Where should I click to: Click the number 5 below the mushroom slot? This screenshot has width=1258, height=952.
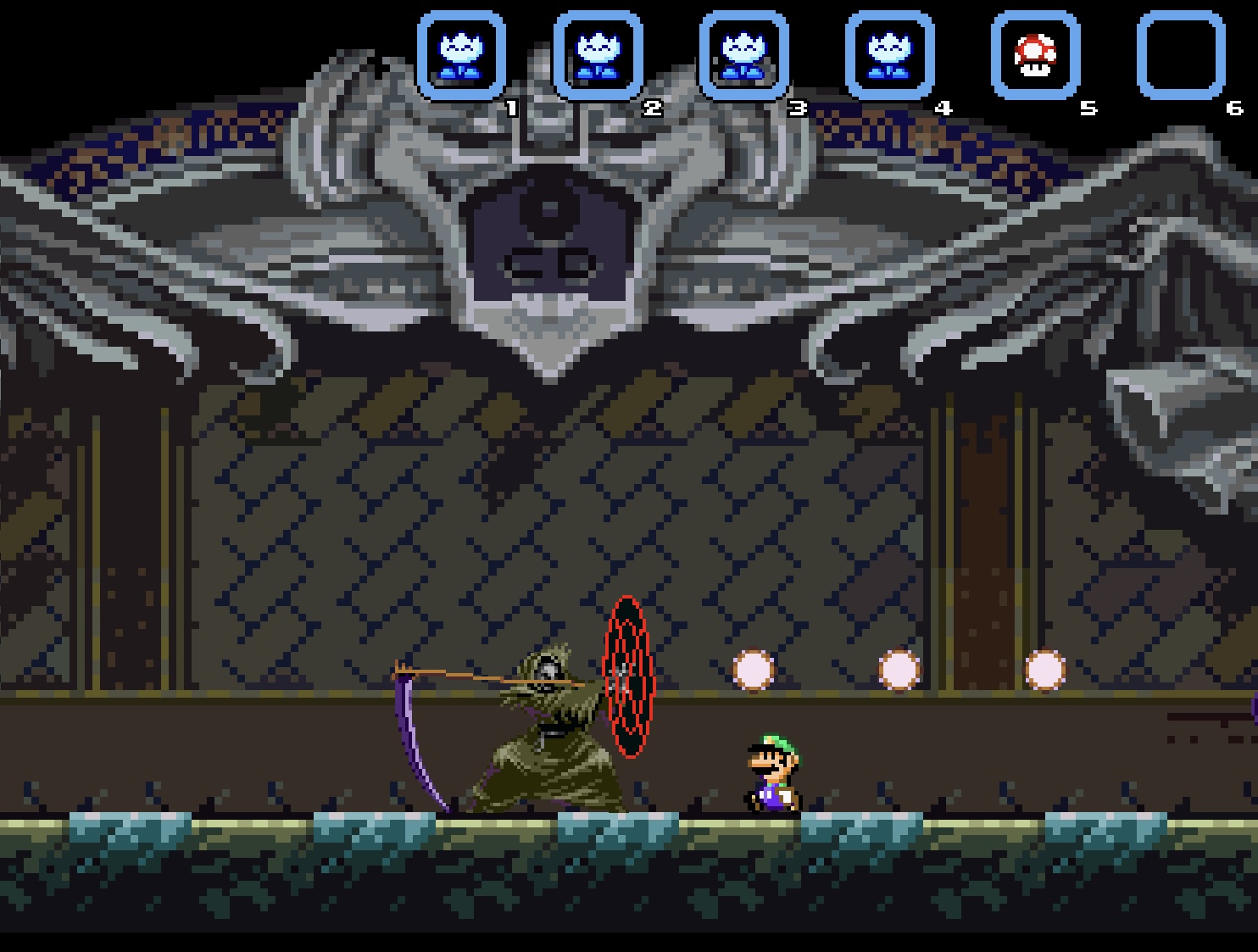1088,108
